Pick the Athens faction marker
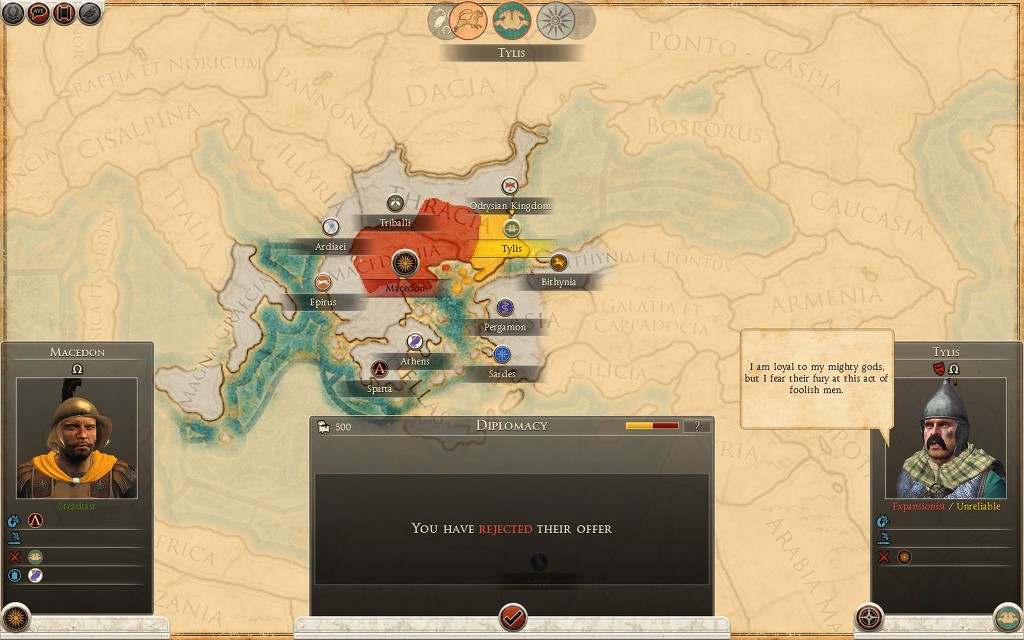This screenshot has height=640, width=1024. (416, 342)
